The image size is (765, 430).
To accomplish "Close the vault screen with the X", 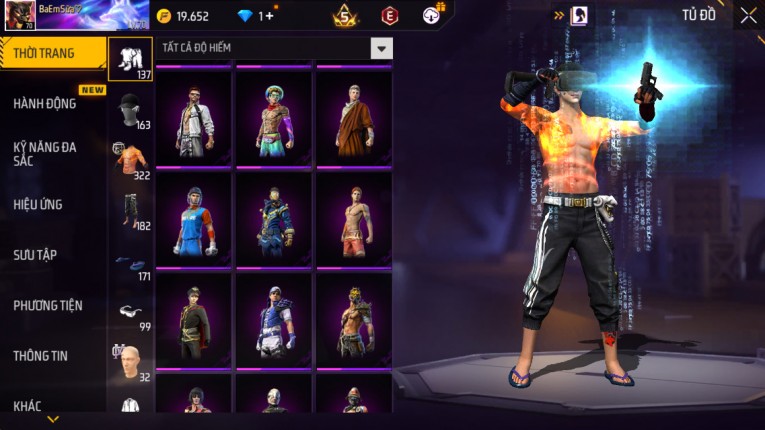I will click(748, 15).
